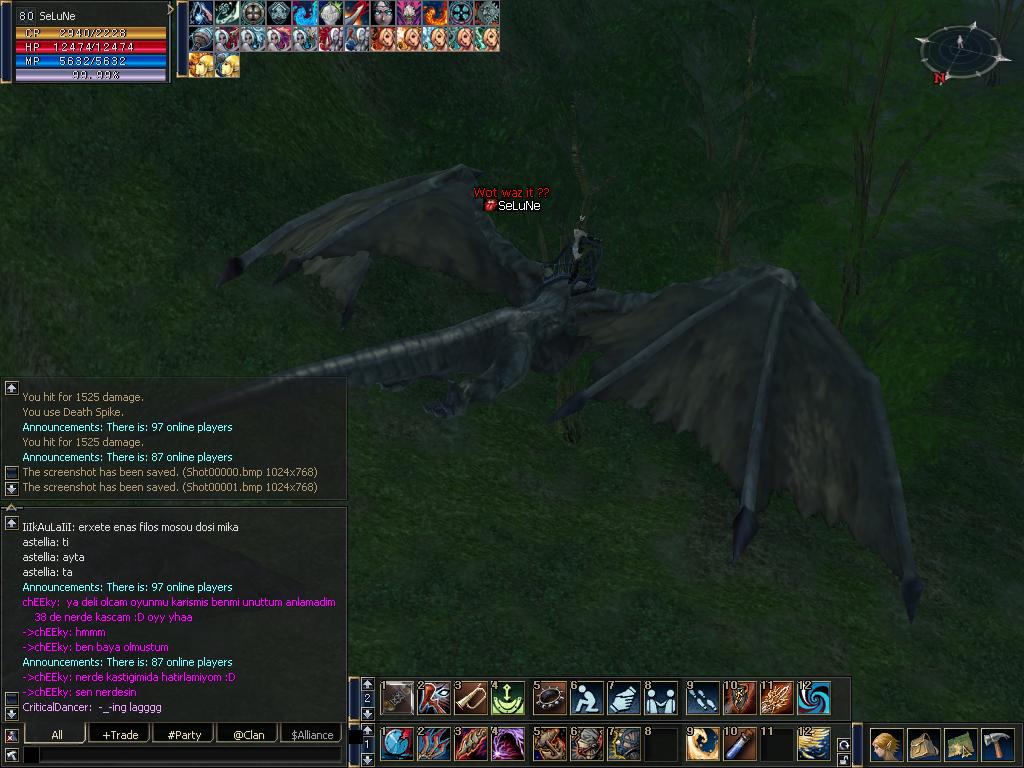The image size is (1024, 768).
Task: Toggle the hotbar lock icon
Action: [x=844, y=760]
